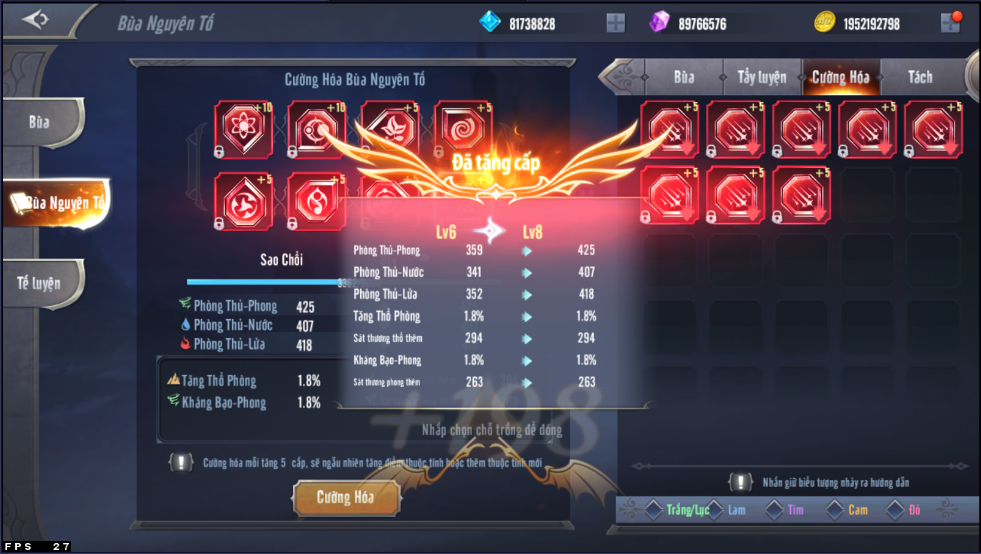This screenshot has width=981, height=554.
Task: Switch to the Tẩy luyện tab
Action: (762, 77)
